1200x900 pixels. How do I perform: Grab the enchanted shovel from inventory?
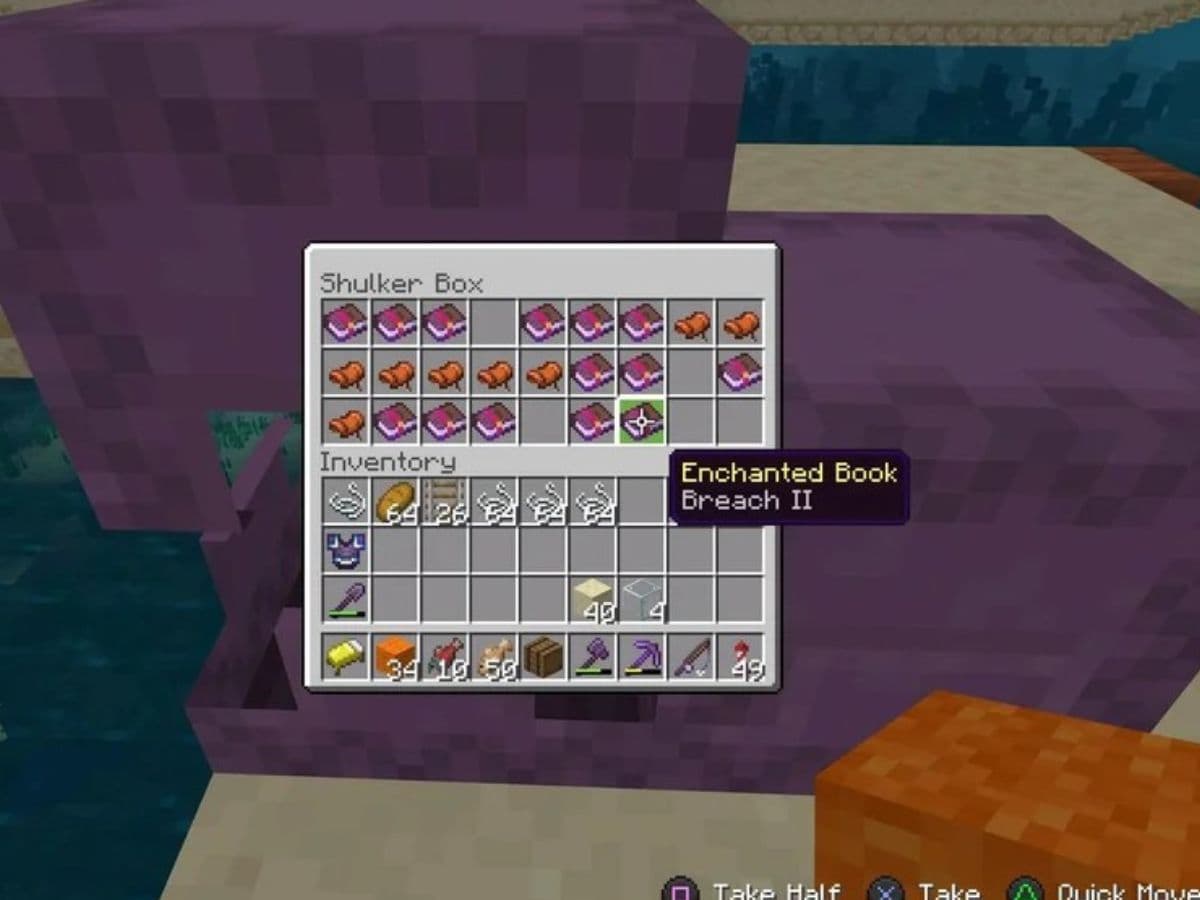click(347, 599)
